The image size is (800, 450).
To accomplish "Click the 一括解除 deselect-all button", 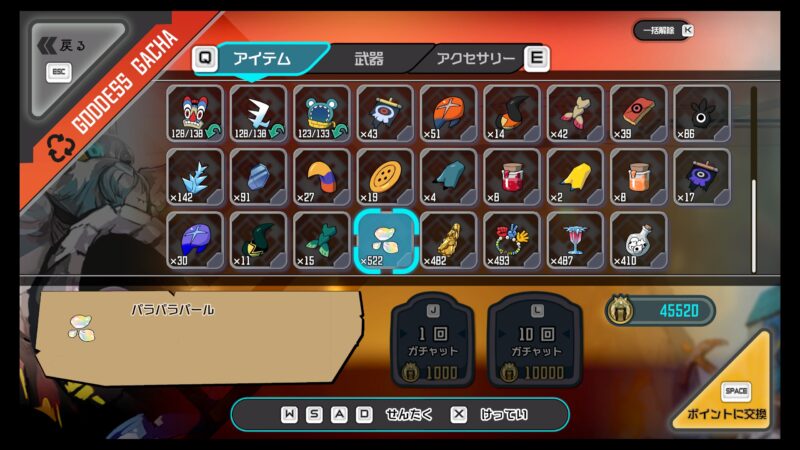I will tap(662, 30).
